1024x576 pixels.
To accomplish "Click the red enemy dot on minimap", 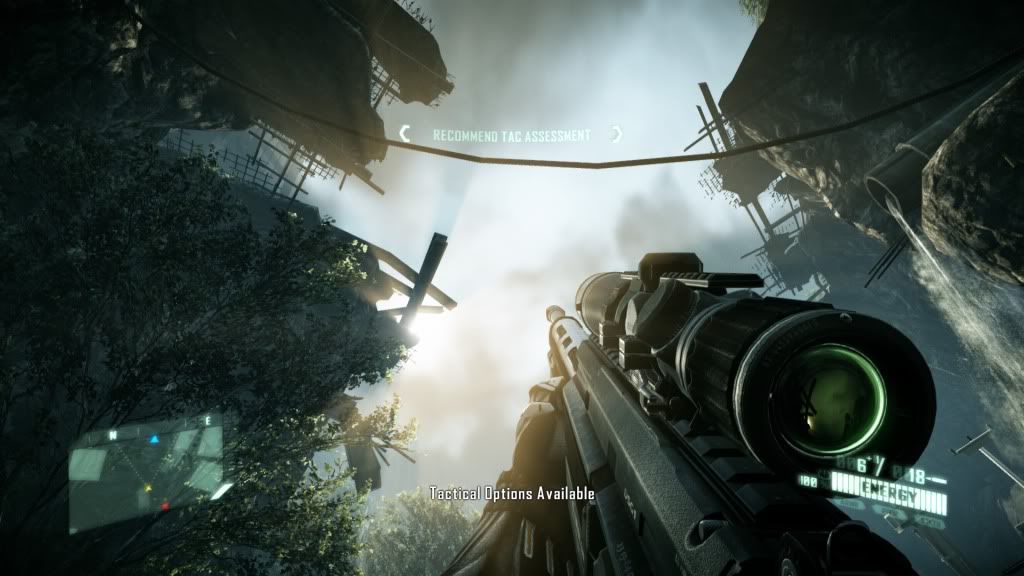I will (x=165, y=507).
